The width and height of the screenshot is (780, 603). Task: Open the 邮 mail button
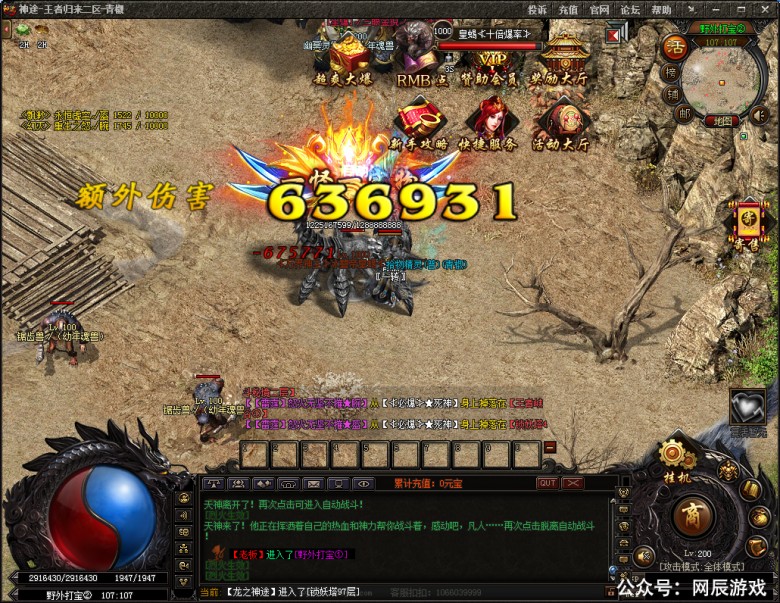point(684,115)
